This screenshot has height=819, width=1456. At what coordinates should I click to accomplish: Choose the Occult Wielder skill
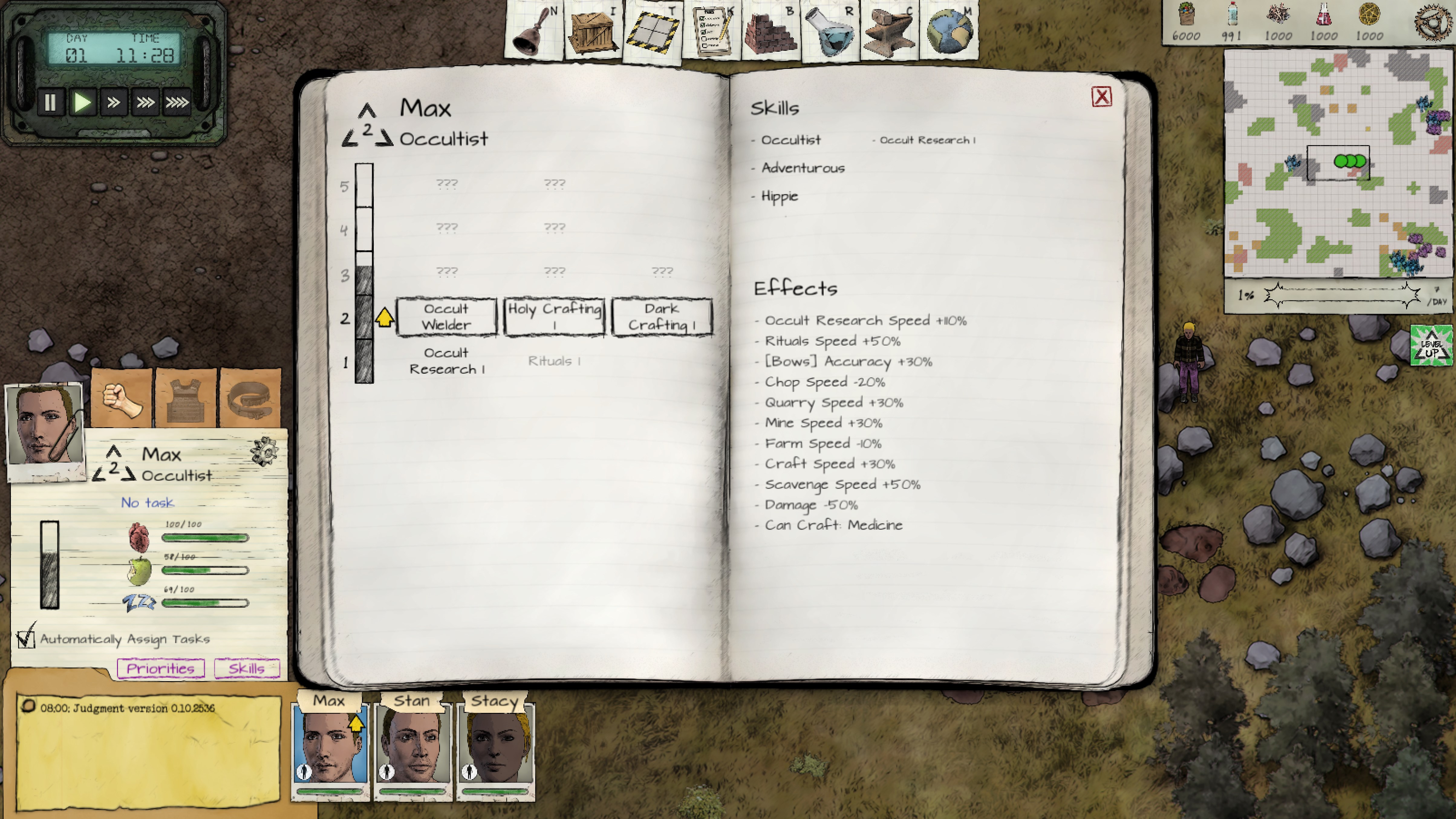tap(447, 317)
